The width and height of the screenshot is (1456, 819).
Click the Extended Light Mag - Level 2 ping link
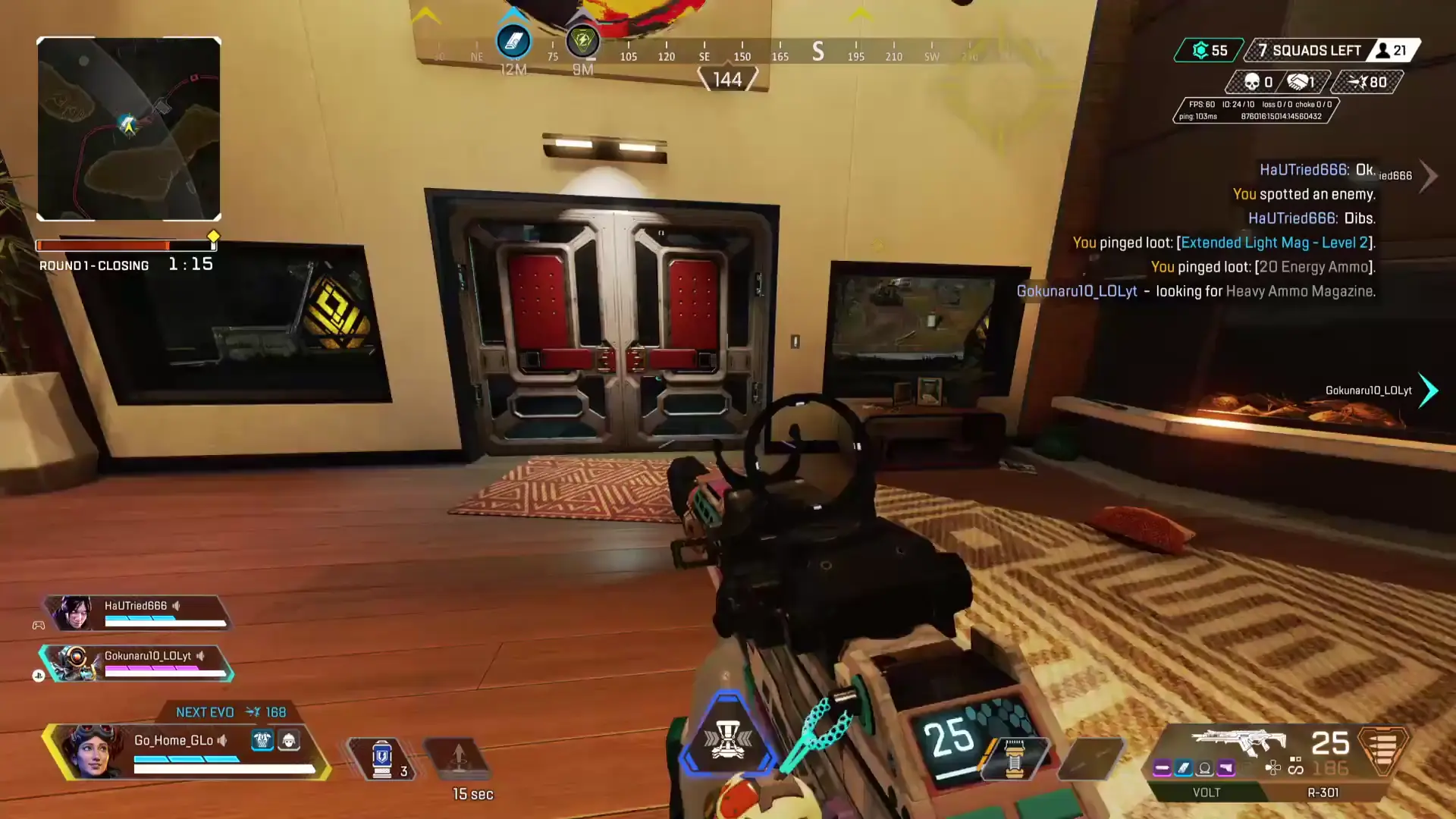click(x=1276, y=243)
